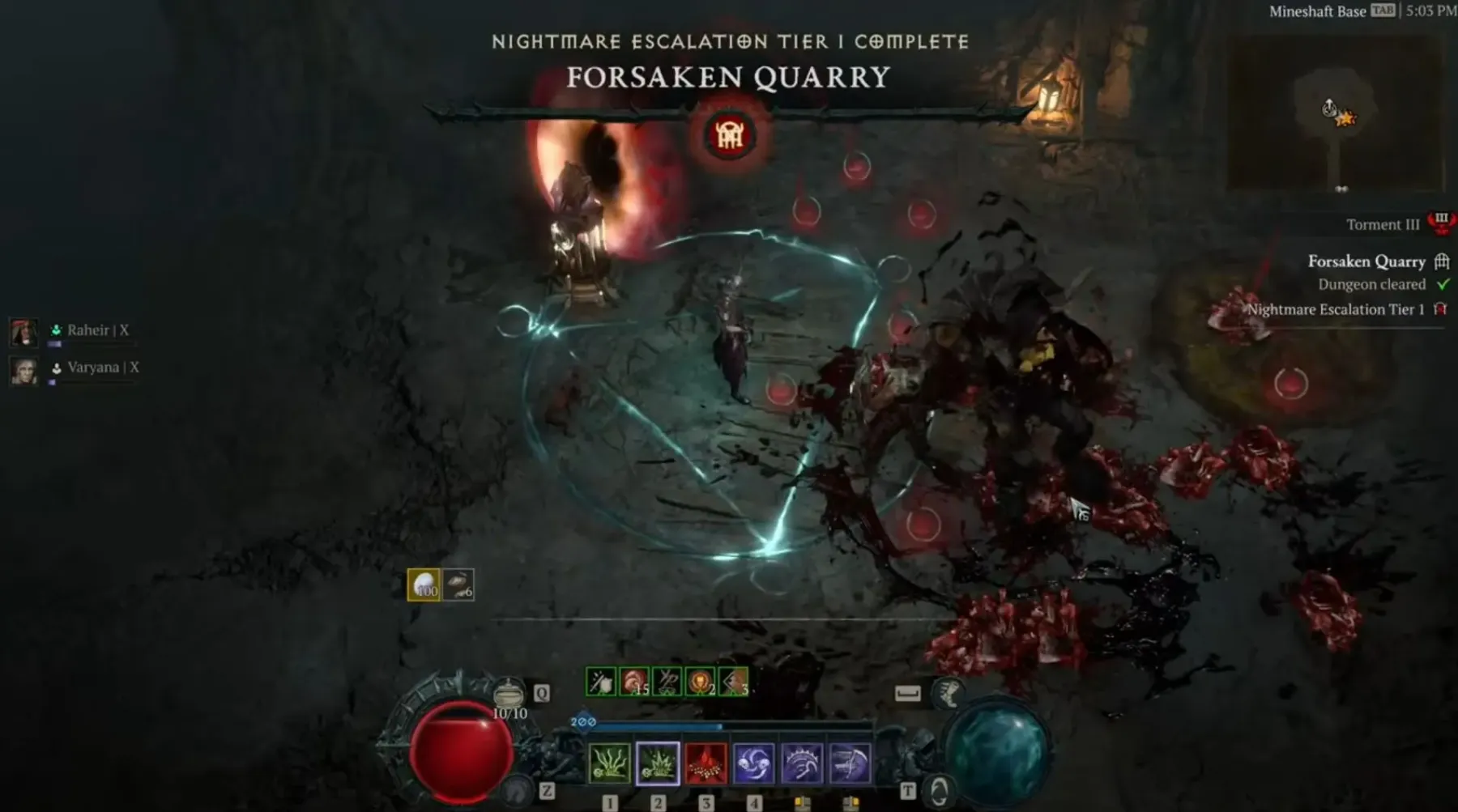Use the highlighted green burst skill in slot 2
The width and height of the screenshot is (1458, 812).
pos(658,763)
